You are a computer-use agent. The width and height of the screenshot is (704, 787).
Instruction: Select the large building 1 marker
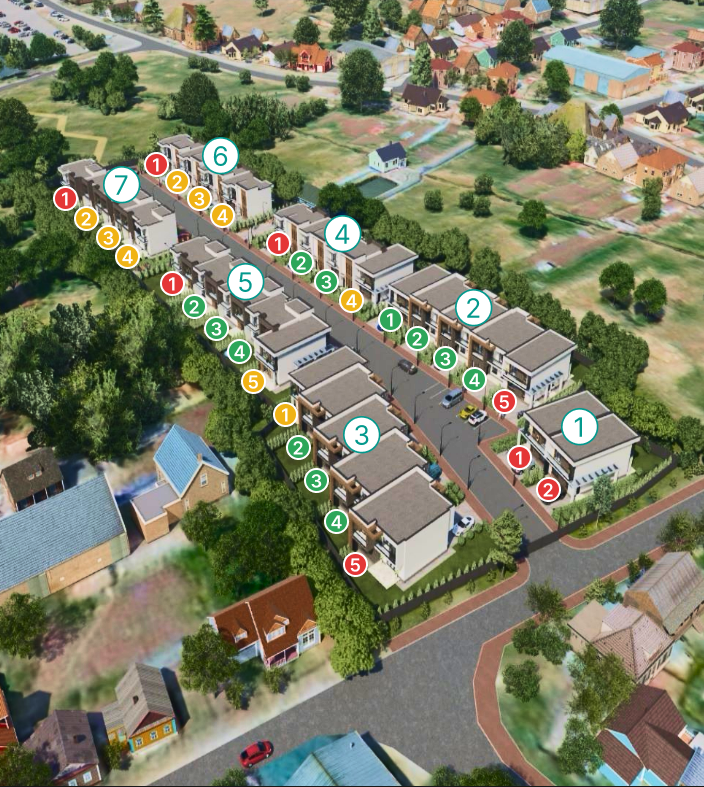[x=579, y=427]
